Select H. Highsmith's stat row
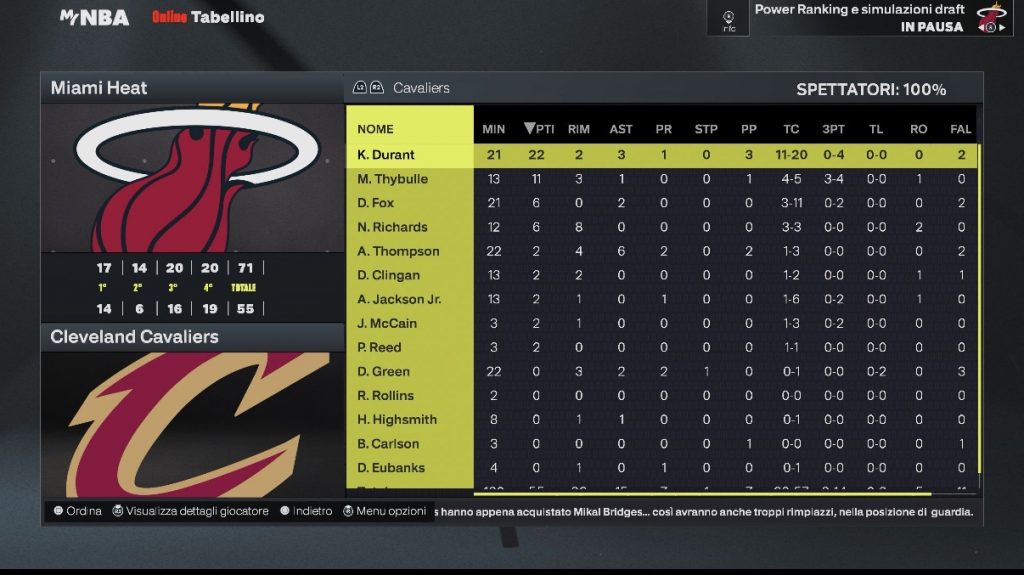 pyautogui.click(x=397, y=419)
